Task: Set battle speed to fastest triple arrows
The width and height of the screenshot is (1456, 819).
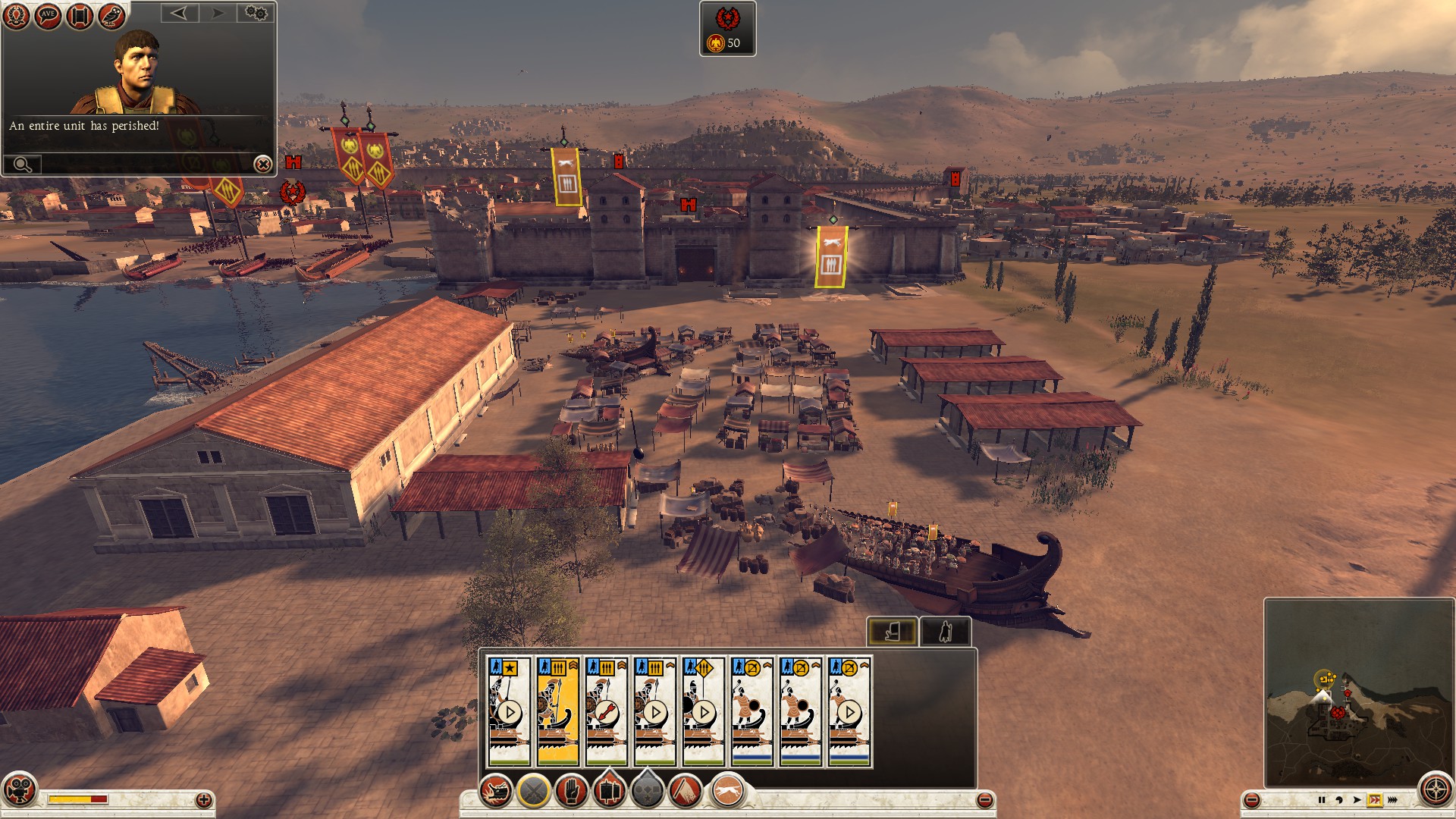Action: (x=1392, y=800)
